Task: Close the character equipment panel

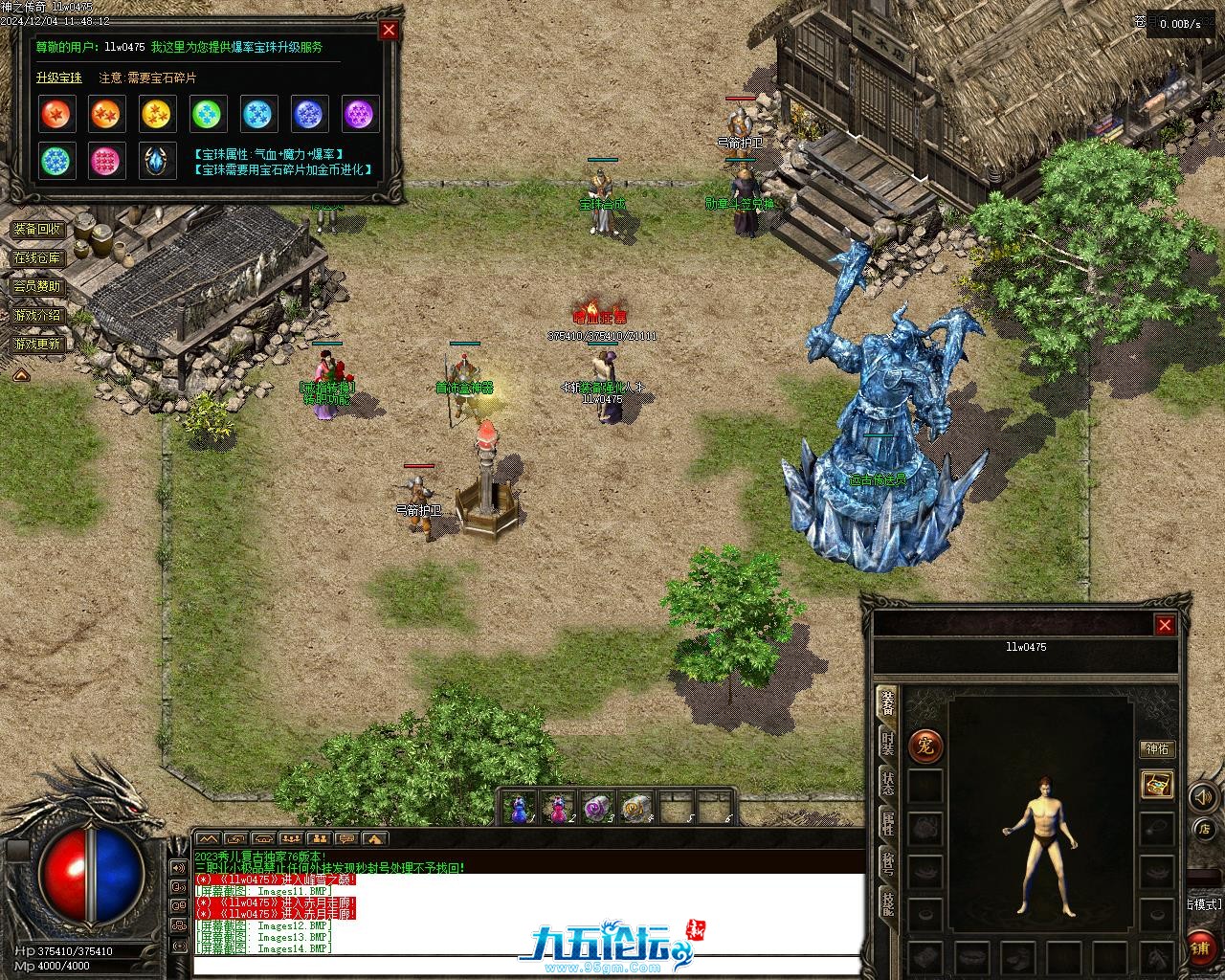Action: pyautogui.click(x=1165, y=626)
